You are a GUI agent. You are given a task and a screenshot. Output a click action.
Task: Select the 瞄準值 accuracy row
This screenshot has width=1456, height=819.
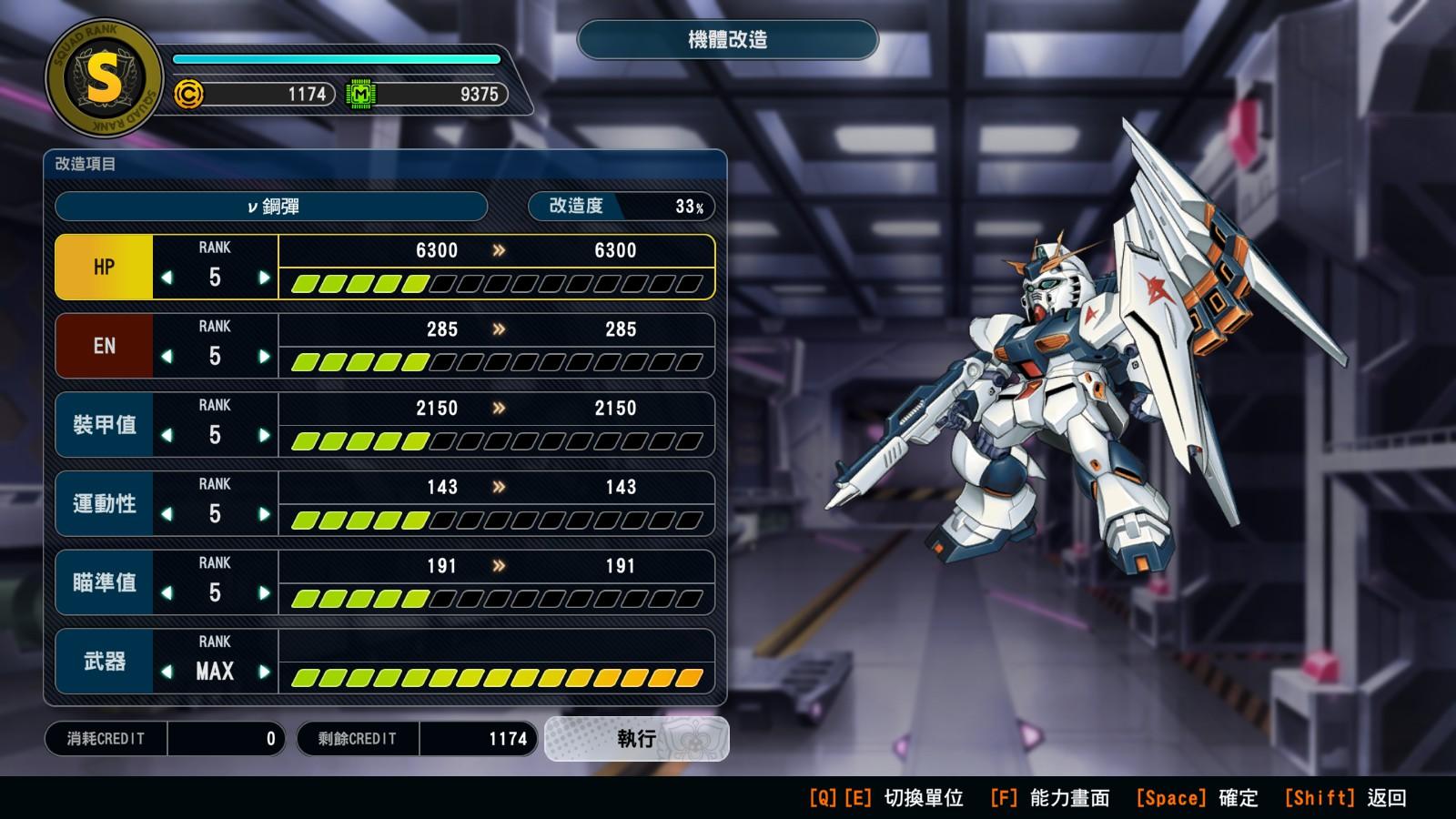tap(104, 582)
